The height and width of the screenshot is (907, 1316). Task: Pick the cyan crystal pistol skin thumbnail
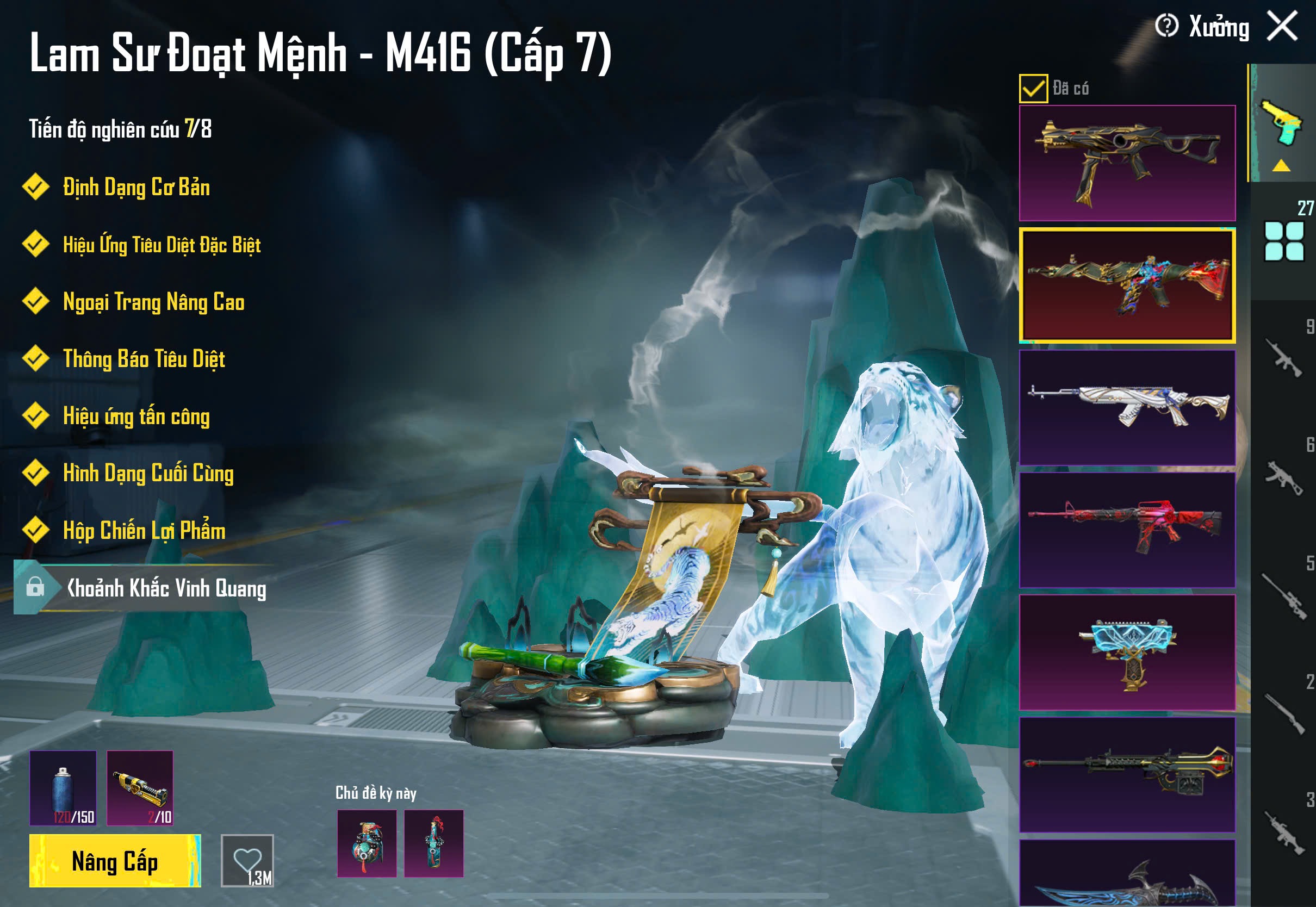[1127, 653]
